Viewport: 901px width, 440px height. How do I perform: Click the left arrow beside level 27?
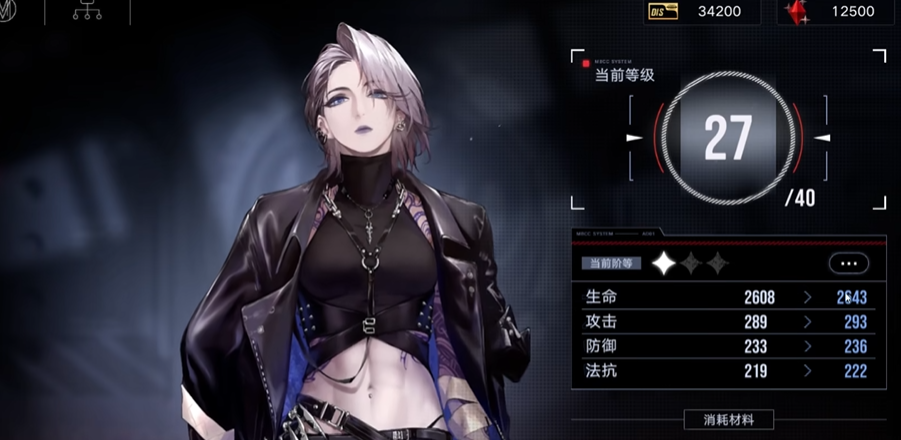coord(634,138)
